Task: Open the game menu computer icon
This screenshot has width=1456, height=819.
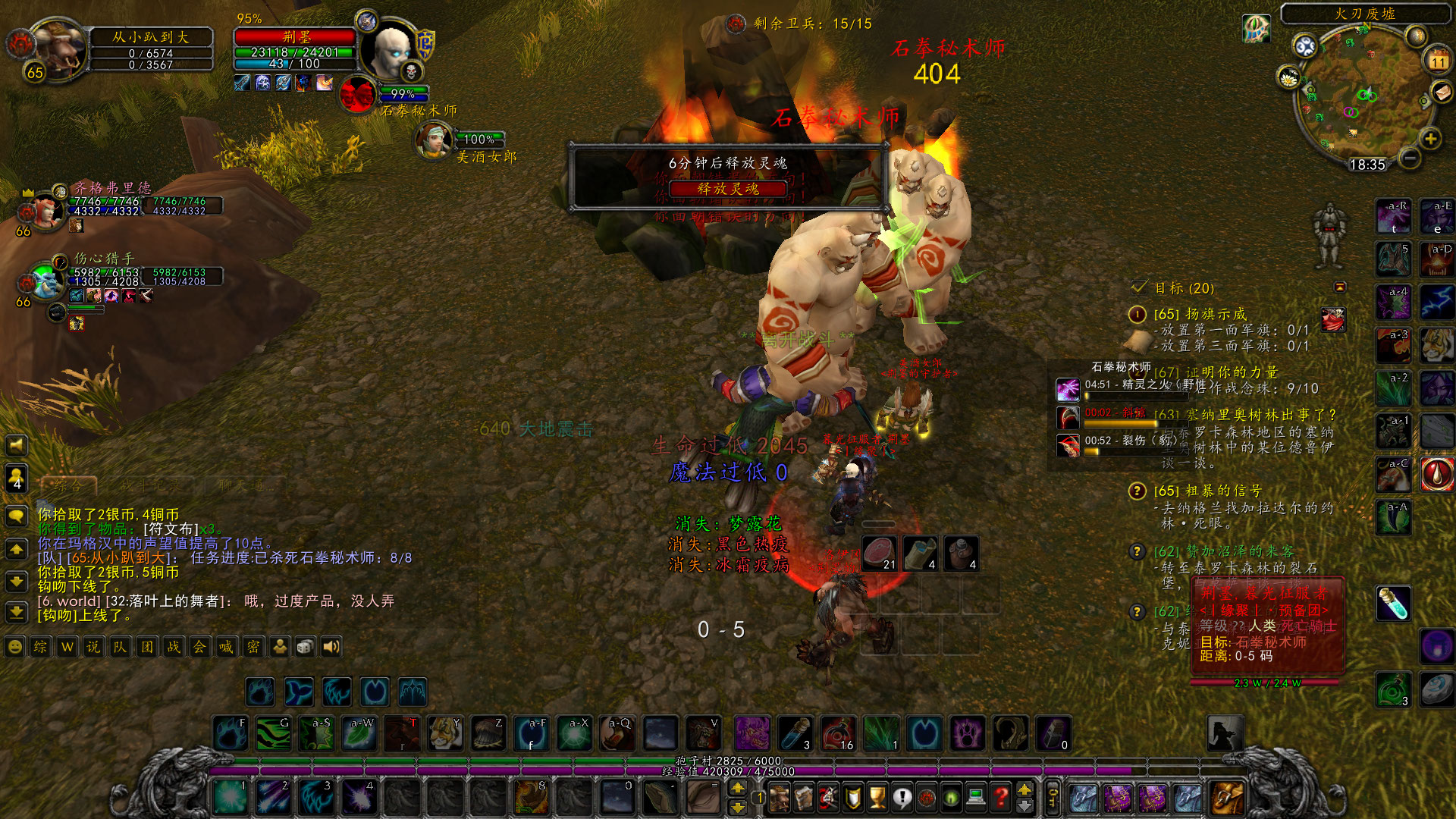Action: (975, 797)
